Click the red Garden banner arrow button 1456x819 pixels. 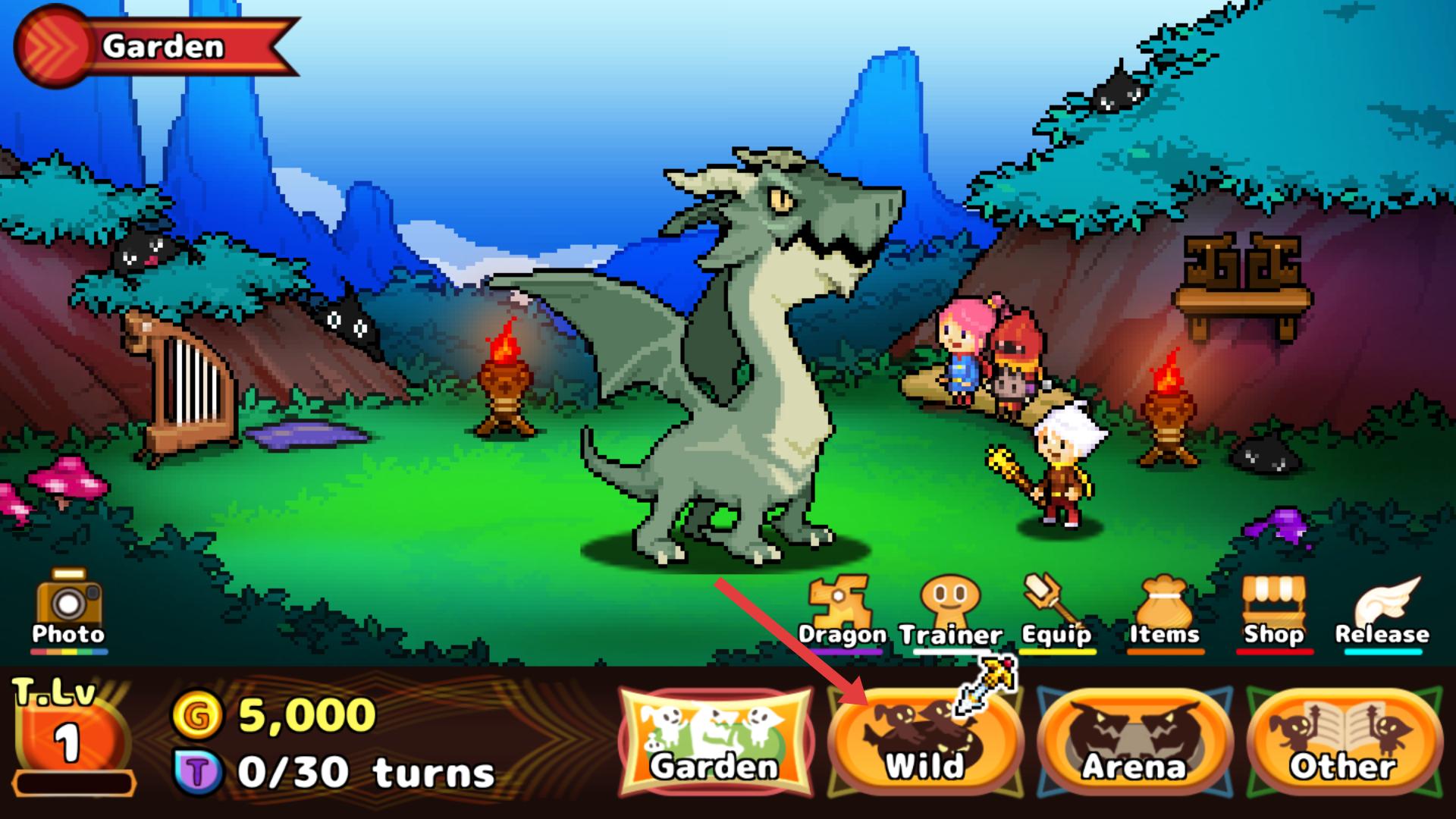pos(52,47)
